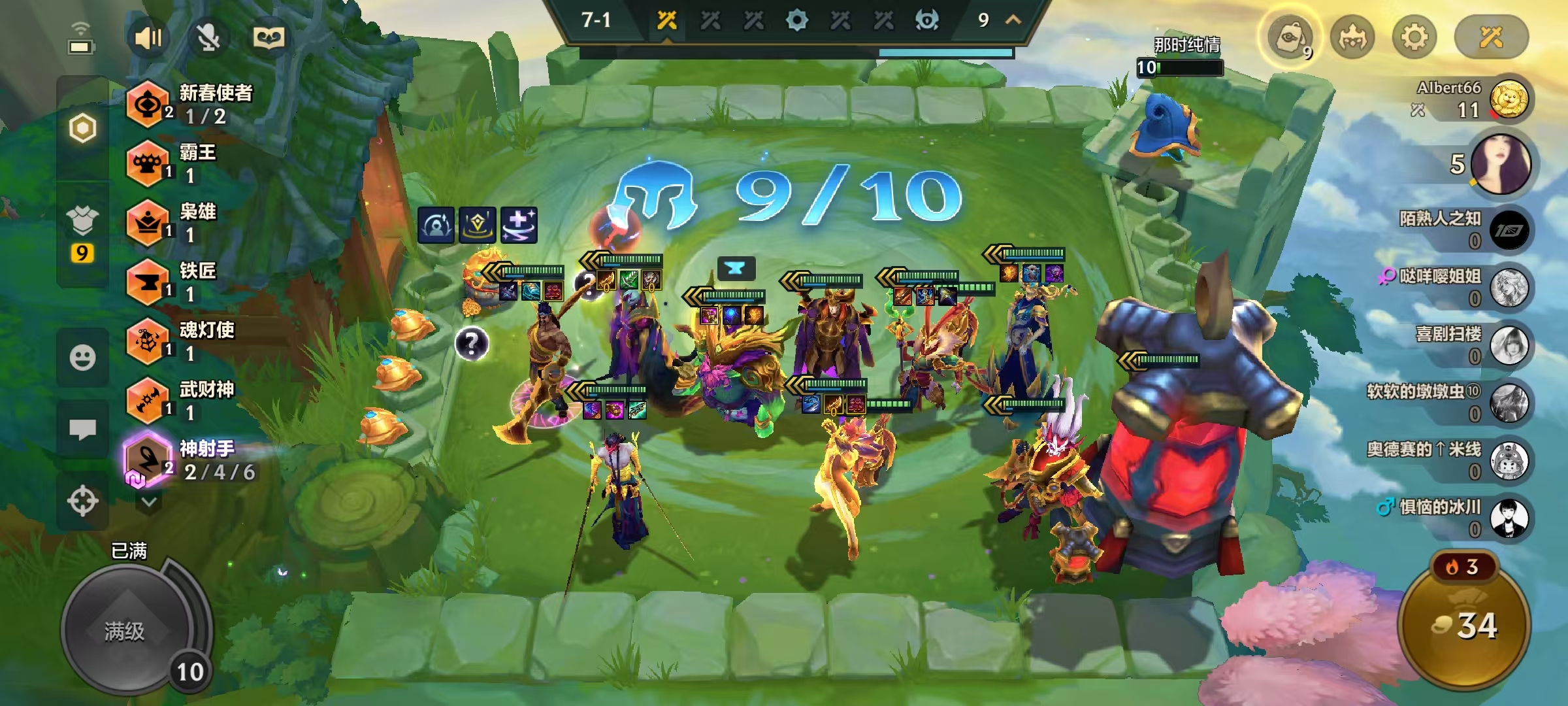Toggle the speaker sound button
Viewport: 1568px width, 706px height.
click(148, 38)
